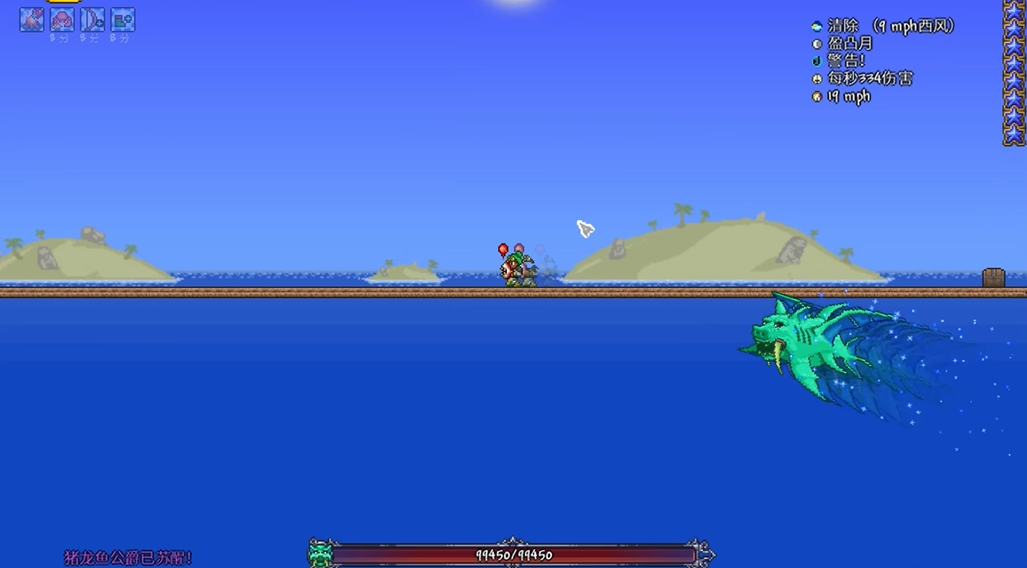Select the Cozy Fire campfire buff icon
This screenshot has height=568, width=1027.
[32, 19]
